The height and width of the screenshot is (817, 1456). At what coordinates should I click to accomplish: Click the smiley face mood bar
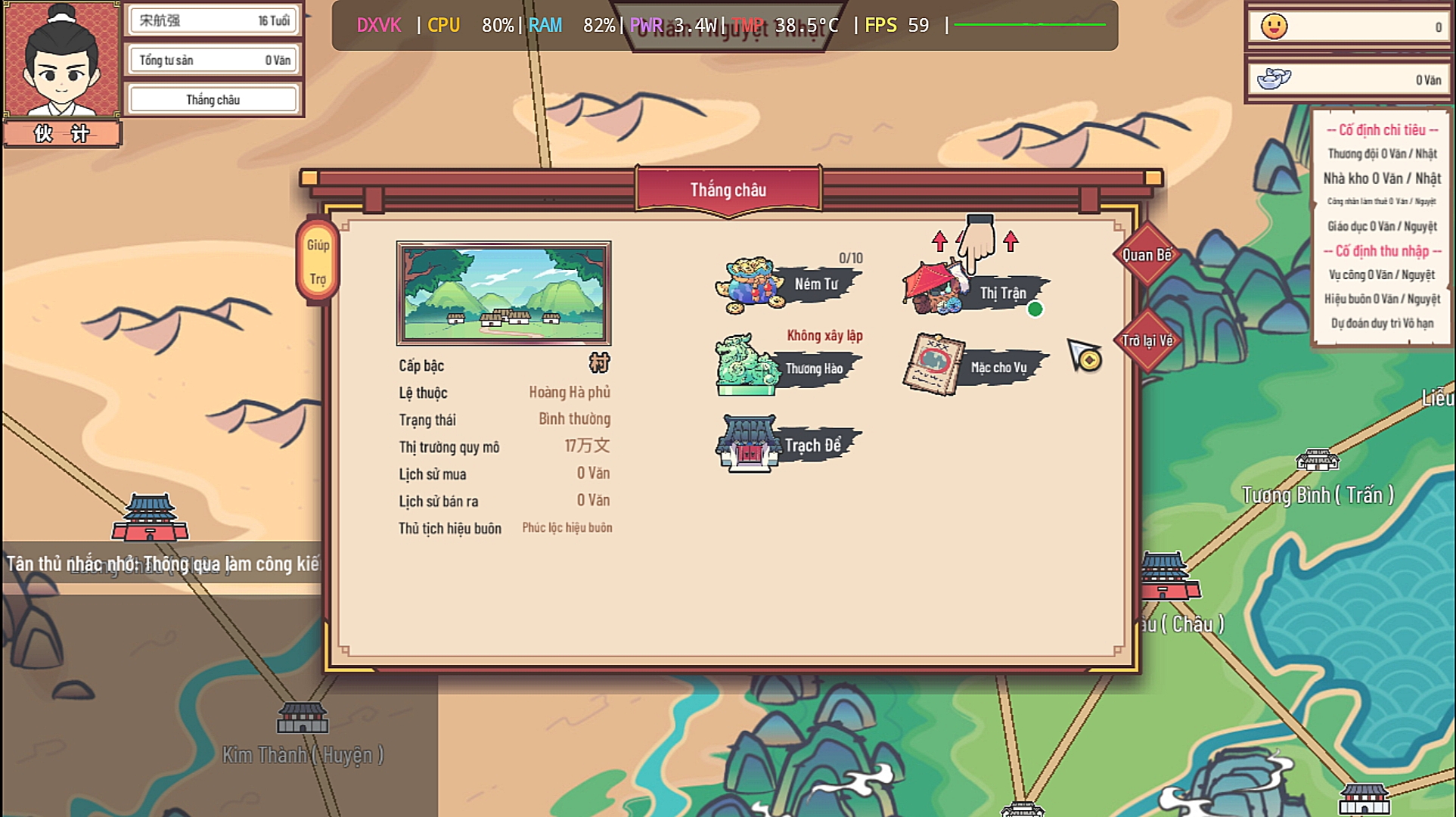(x=1349, y=27)
